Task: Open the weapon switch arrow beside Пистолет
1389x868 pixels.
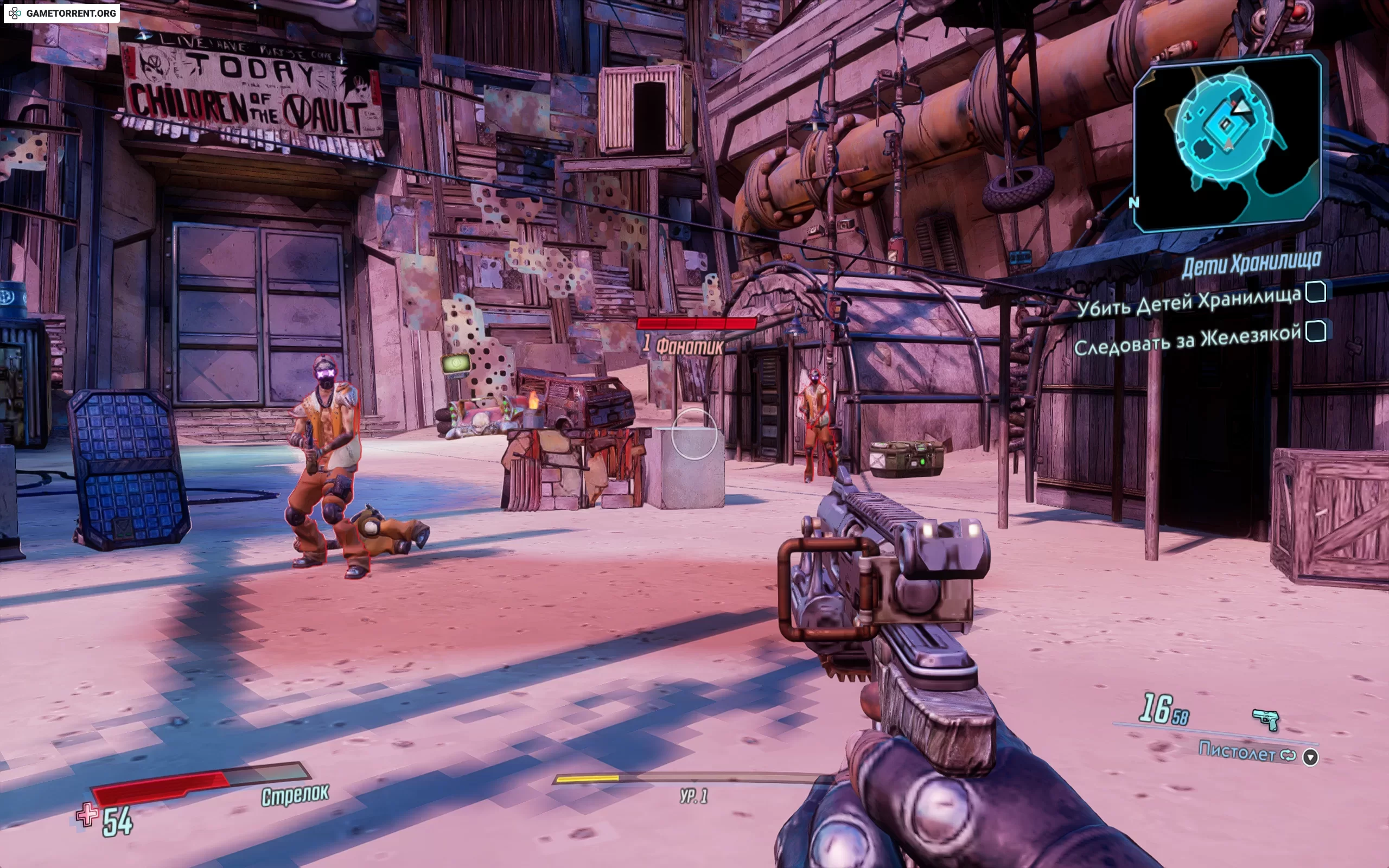Action: (x=1310, y=757)
